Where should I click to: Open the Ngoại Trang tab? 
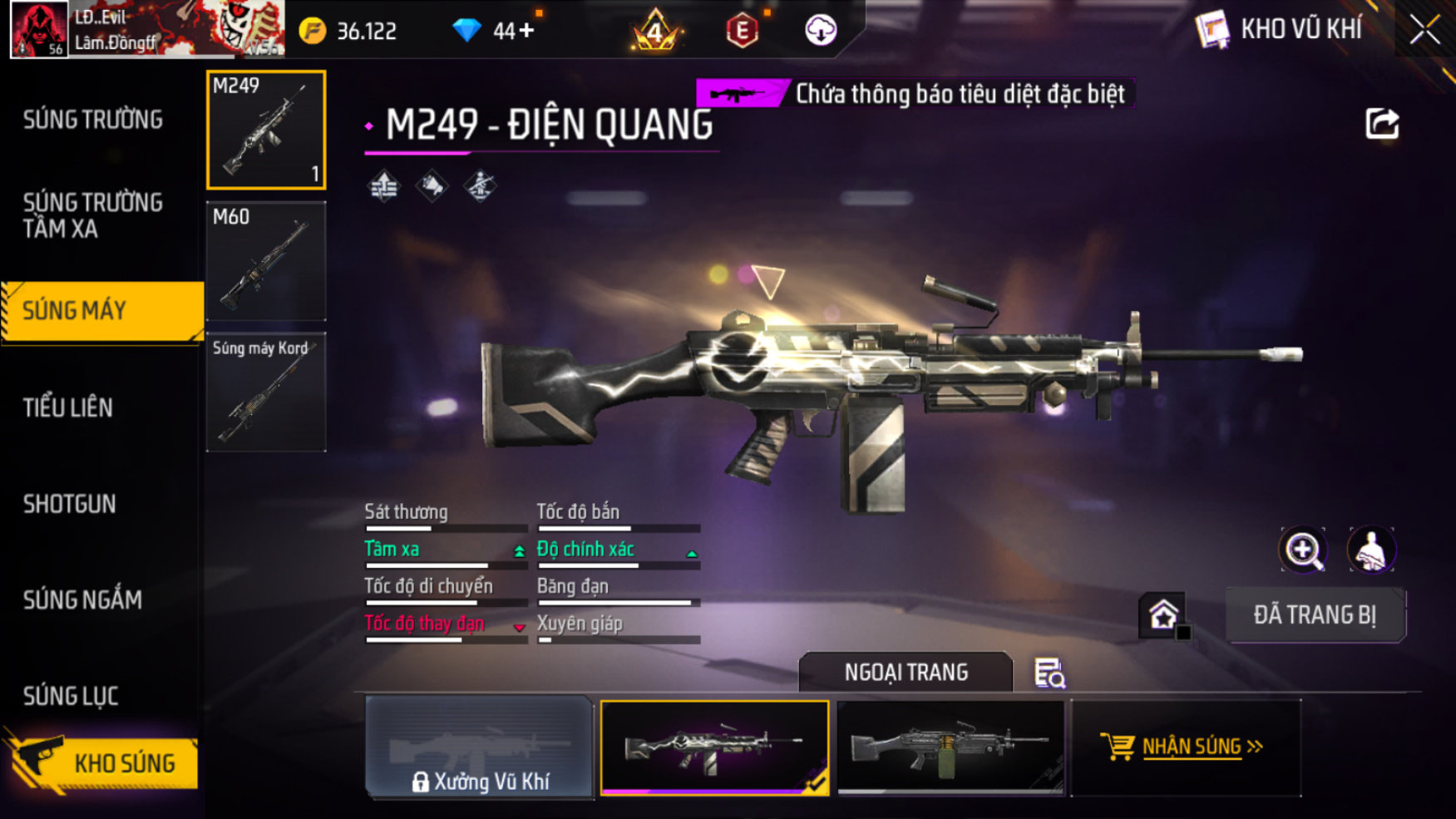point(906,672)
